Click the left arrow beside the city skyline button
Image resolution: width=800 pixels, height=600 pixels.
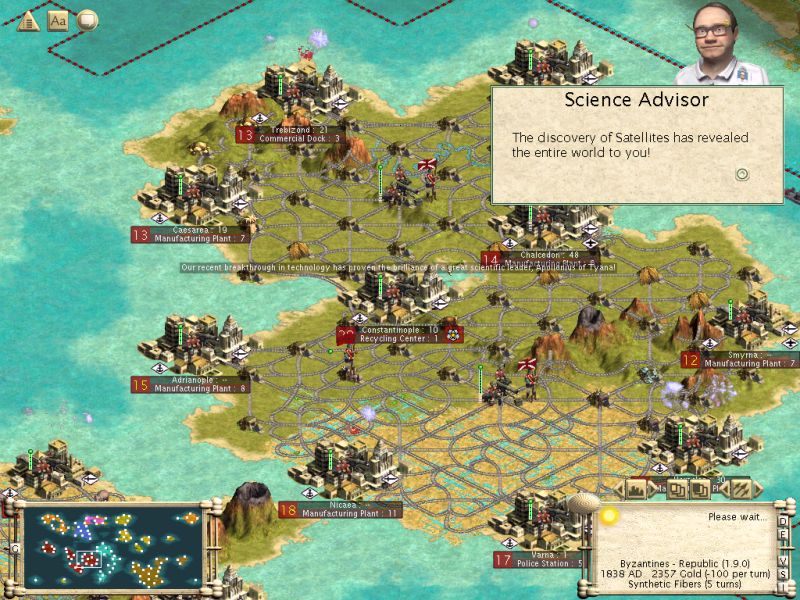click(618, 490)
